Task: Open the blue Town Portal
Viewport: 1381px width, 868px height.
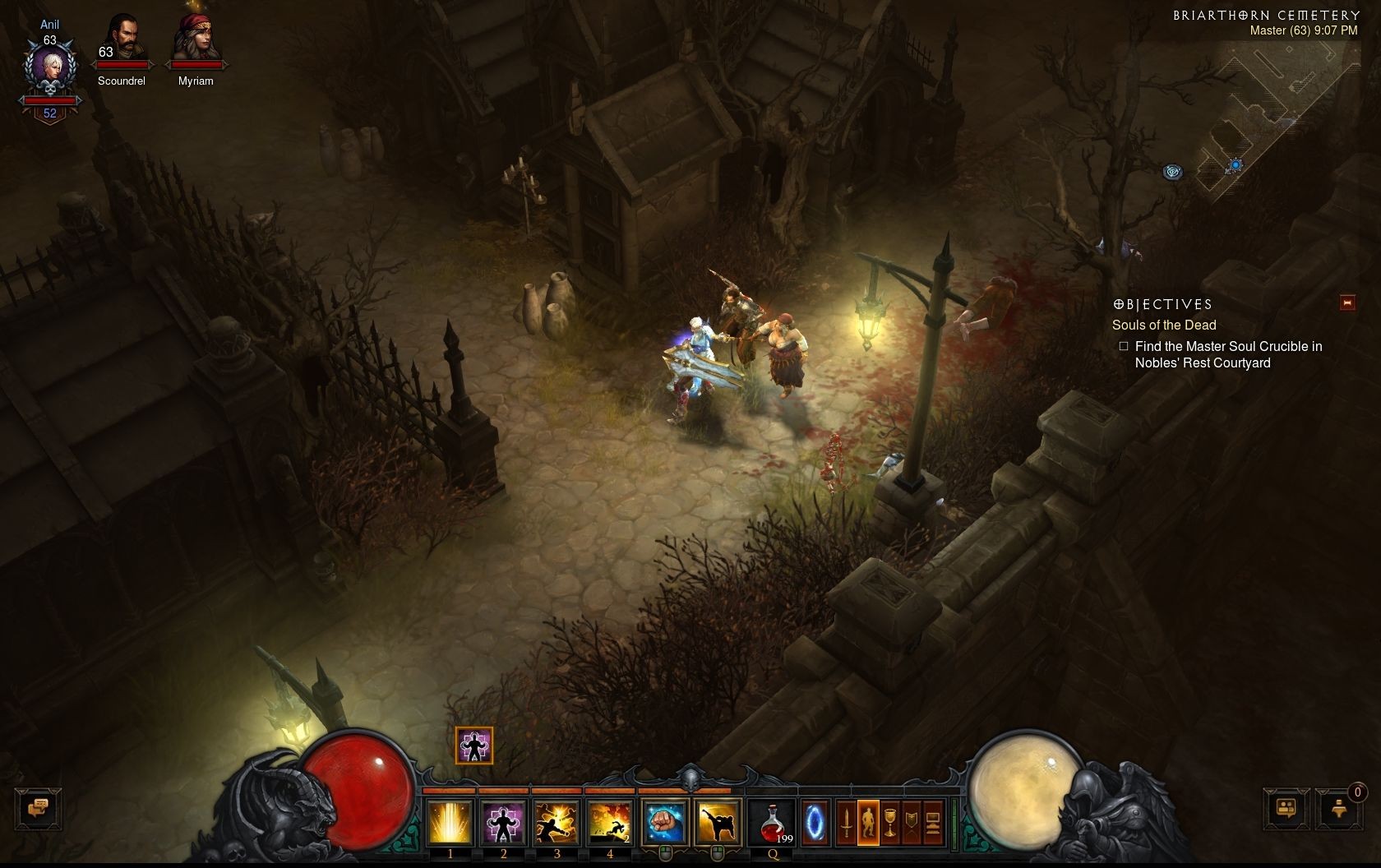Action: pos(815,822)
